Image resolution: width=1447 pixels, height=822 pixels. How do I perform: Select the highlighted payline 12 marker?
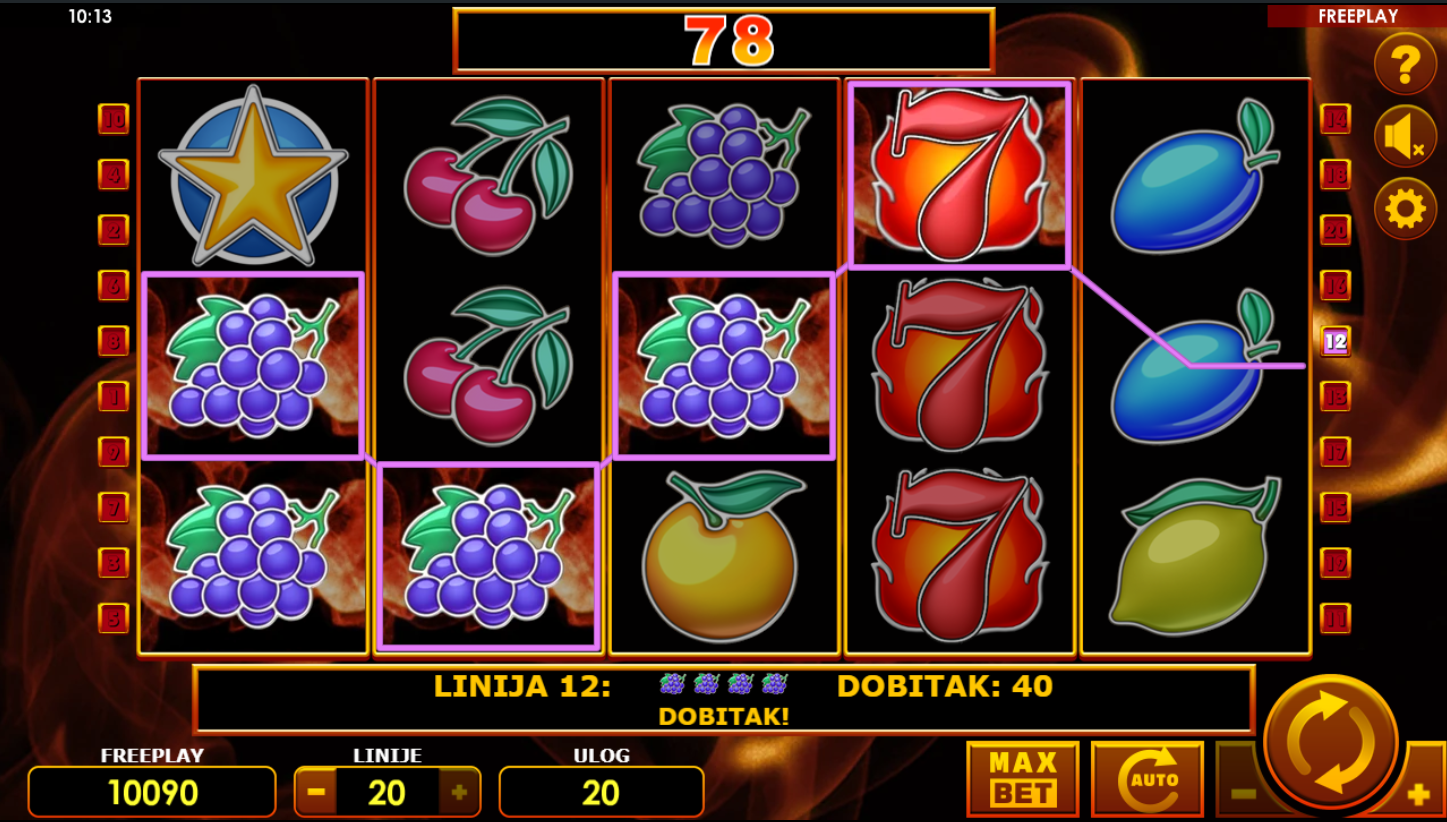coord(1335,341)
